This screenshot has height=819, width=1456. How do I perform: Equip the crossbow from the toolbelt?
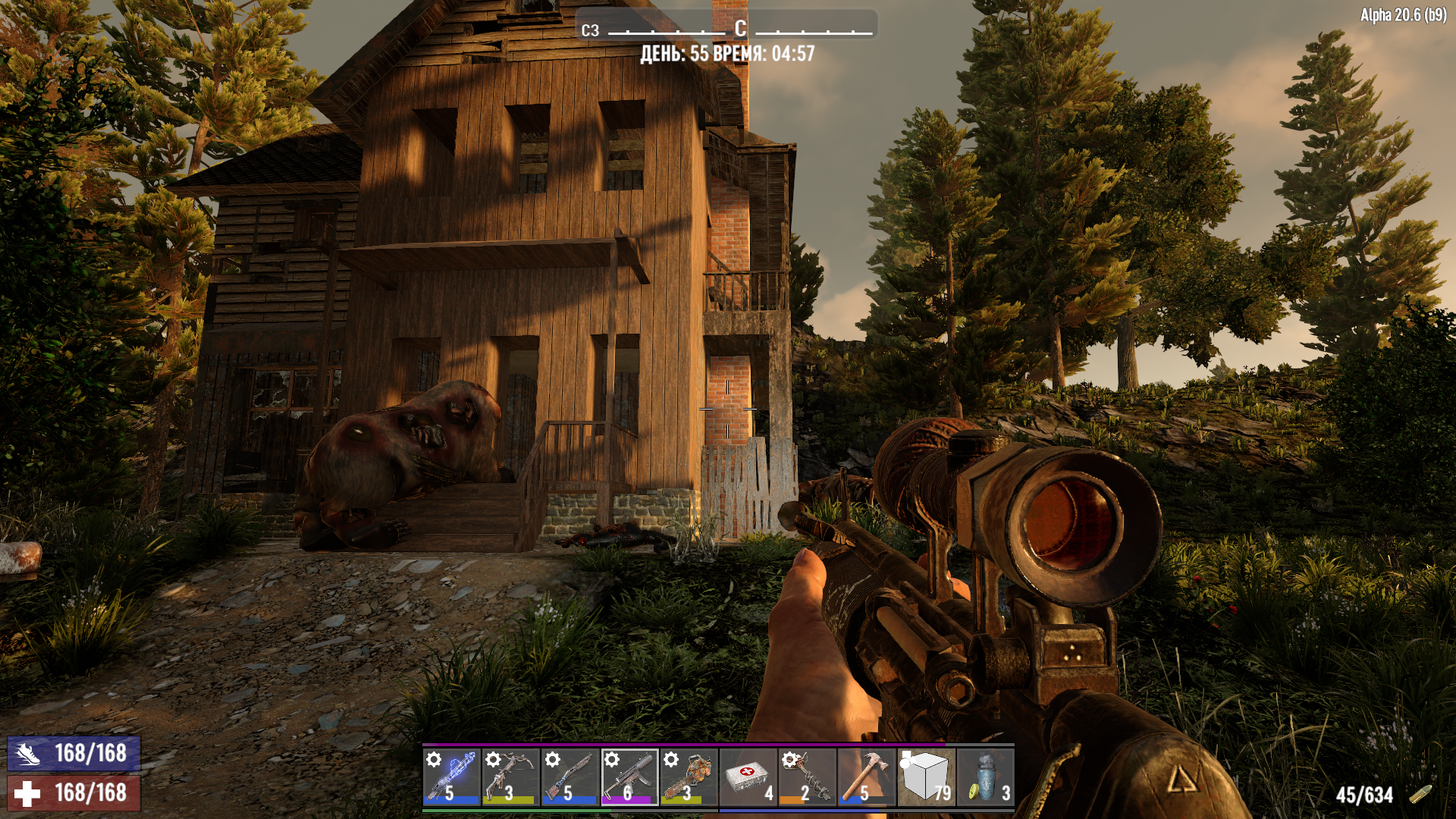click(x=510, y=777)
